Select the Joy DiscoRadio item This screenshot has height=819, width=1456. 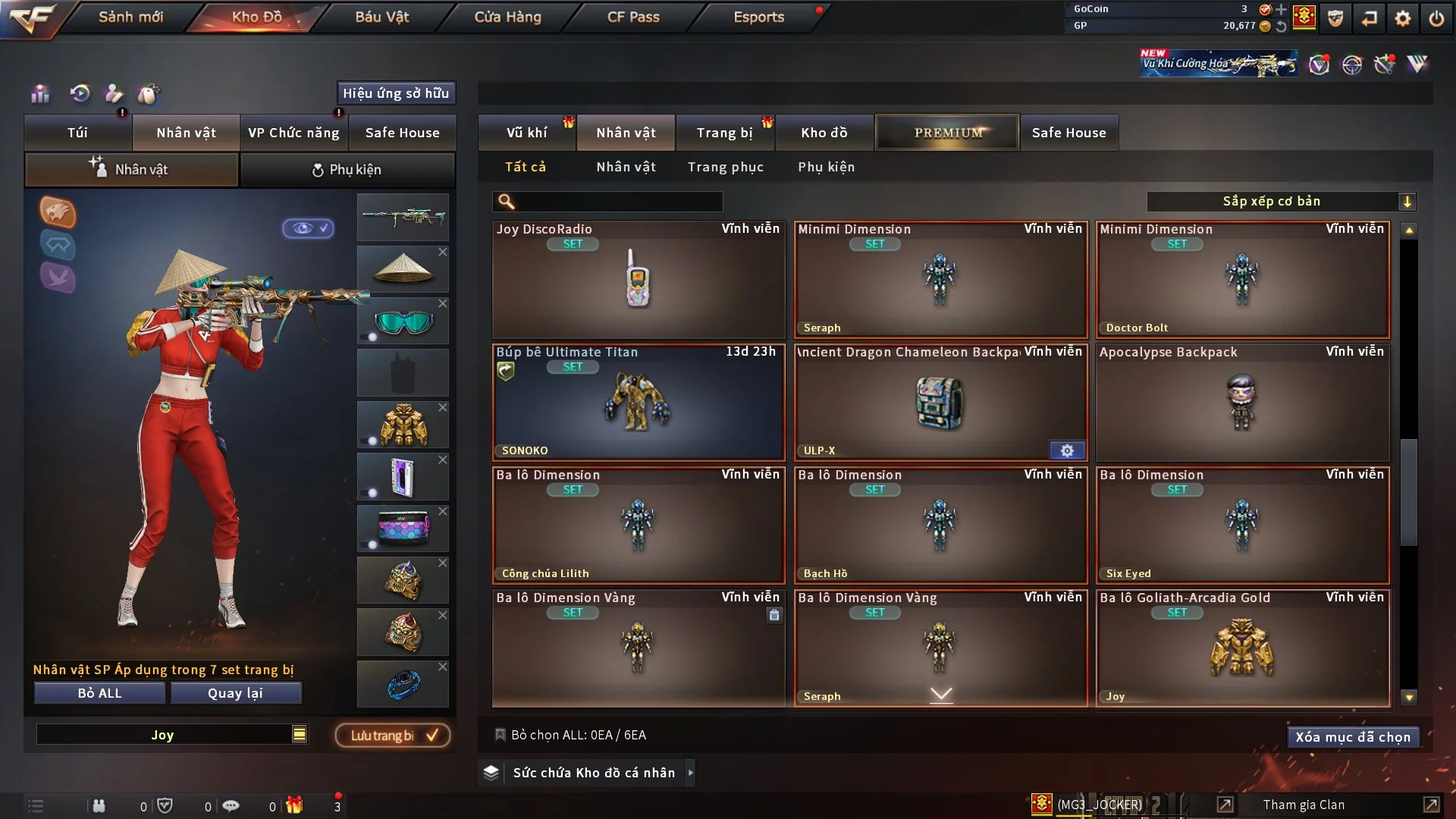click(x=639, y=279)
